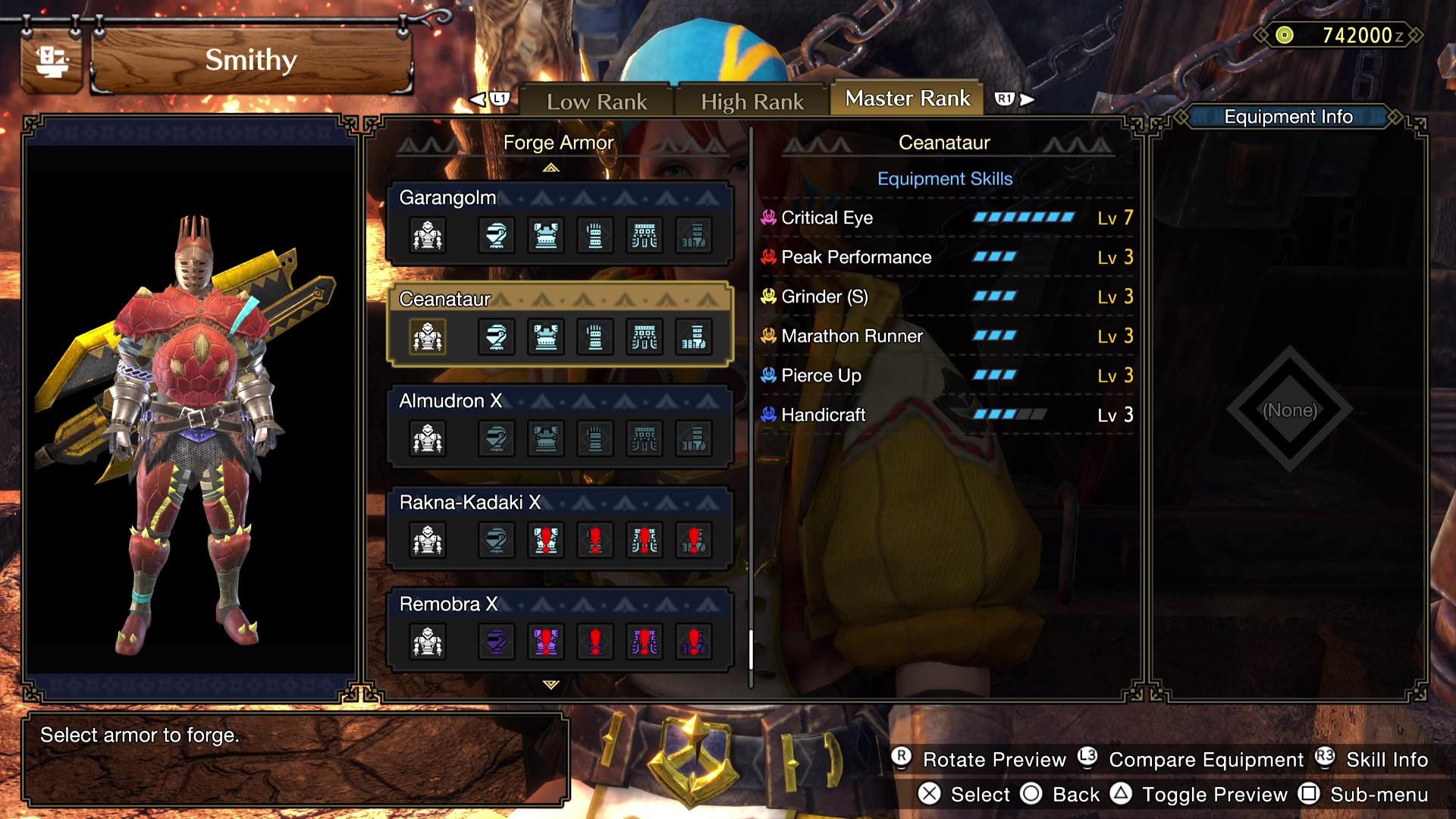Select the Ceanataur helm icon
This screenshot has height=819, width=1456.
[496, 337]
